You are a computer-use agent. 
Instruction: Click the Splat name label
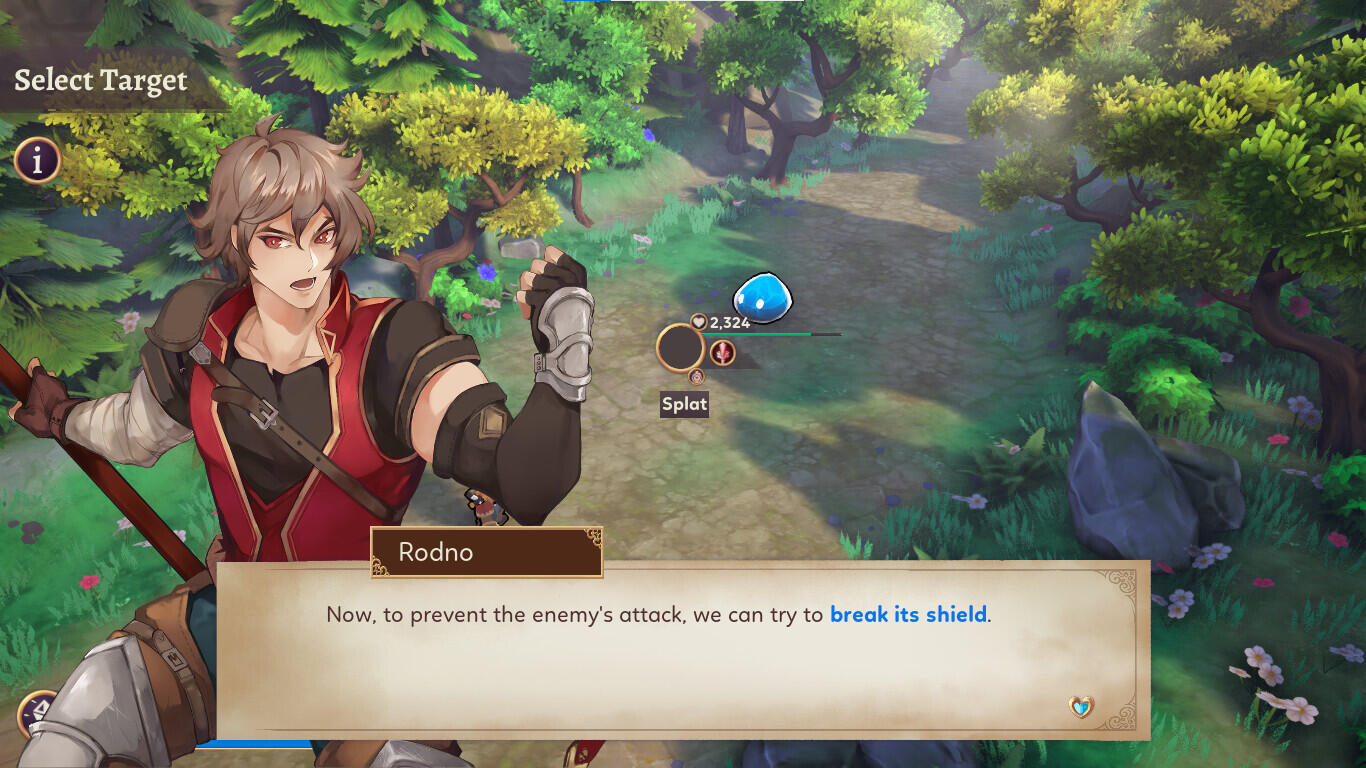685,404
